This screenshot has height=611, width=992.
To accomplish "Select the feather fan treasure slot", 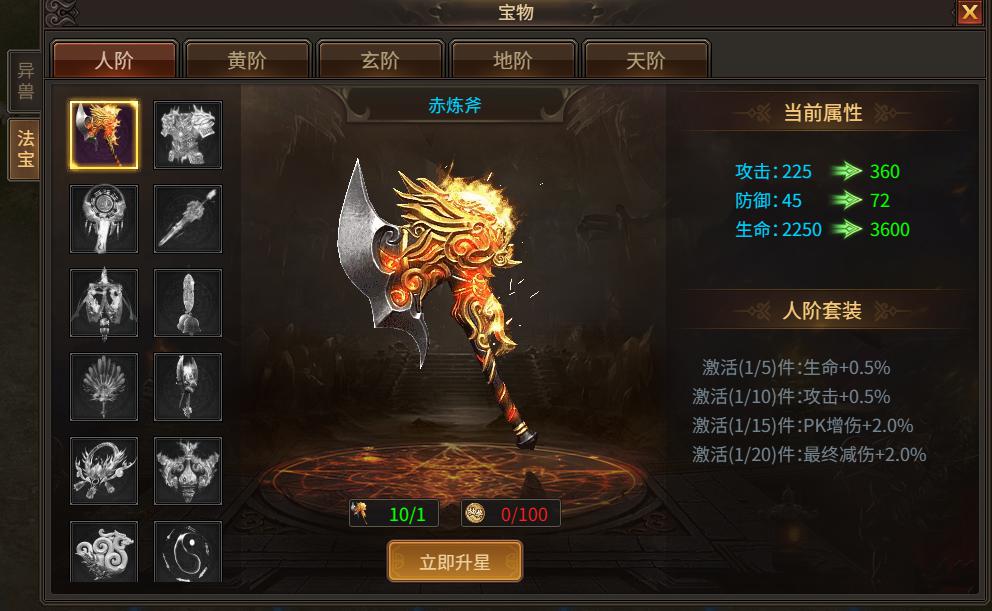I will 104,387.
